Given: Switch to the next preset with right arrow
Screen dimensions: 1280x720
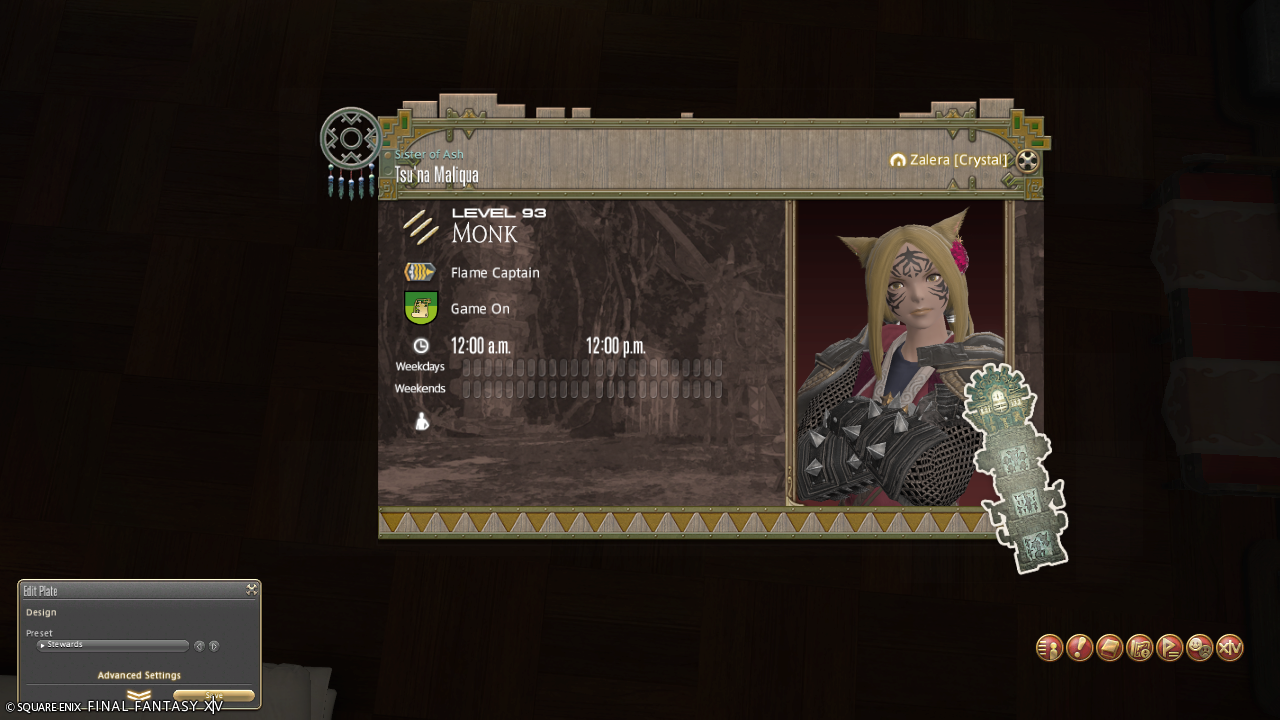Looking at the screenshot, I should [x=214, y=646].
